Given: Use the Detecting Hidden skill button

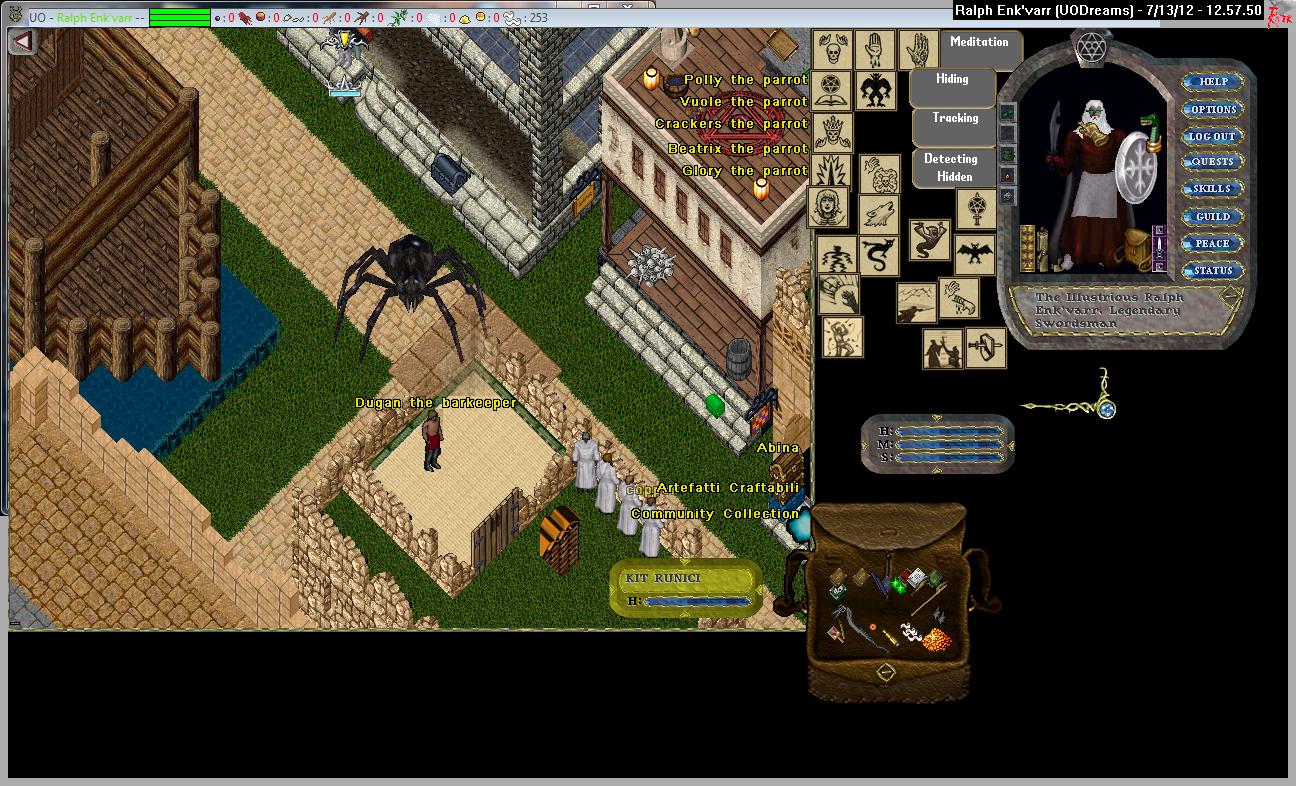Looking at the screenshot, I should point(954,167).
